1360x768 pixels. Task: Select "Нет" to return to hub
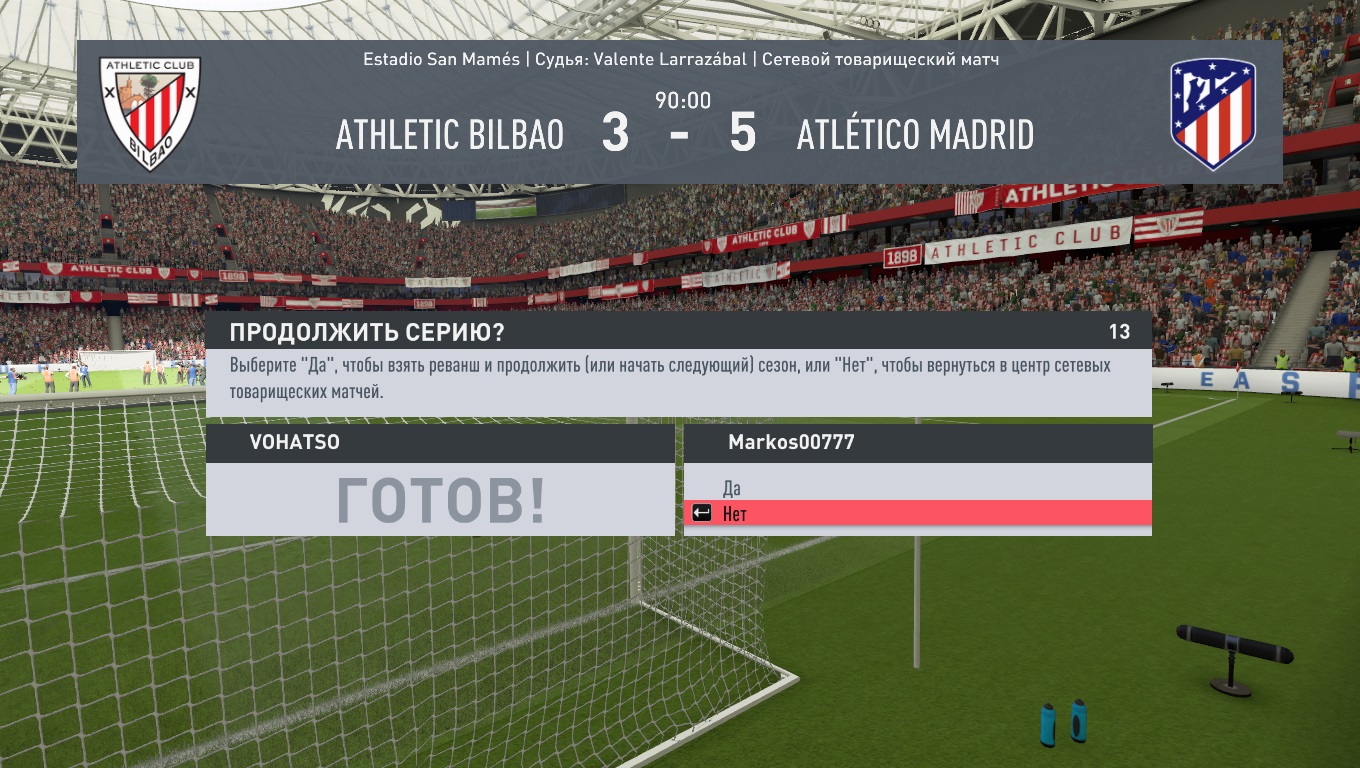735,514
